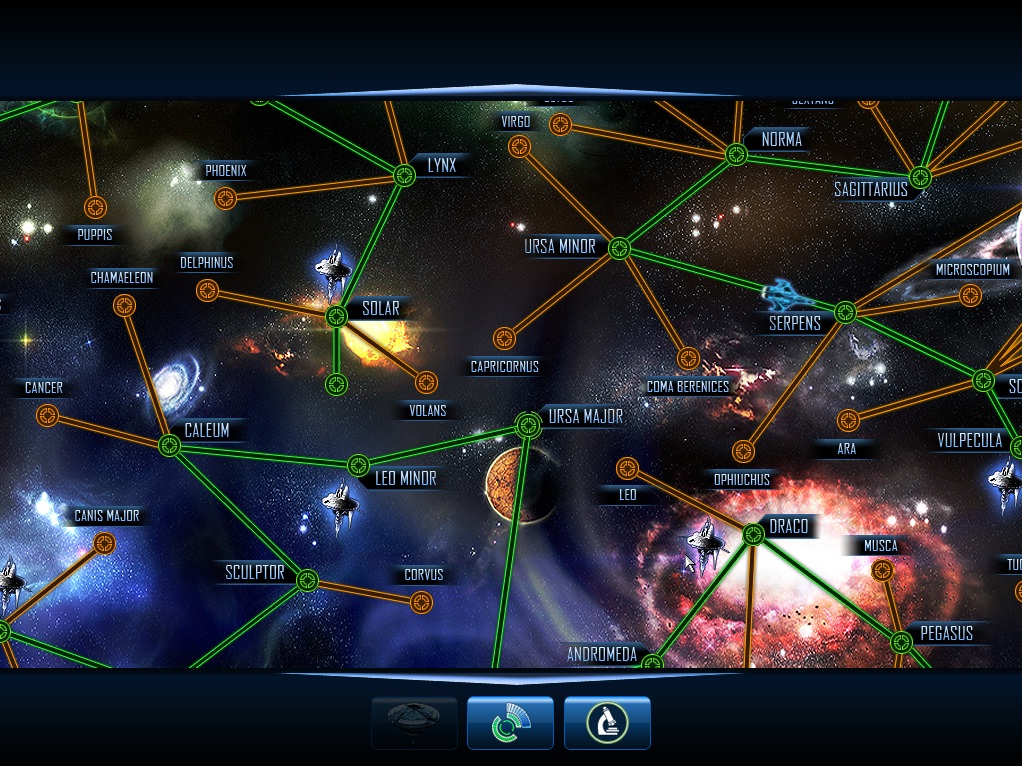1022x766 pixels.
Task: Click the green radar dial button
Action: pyautogui.click(x=510, y=723)
